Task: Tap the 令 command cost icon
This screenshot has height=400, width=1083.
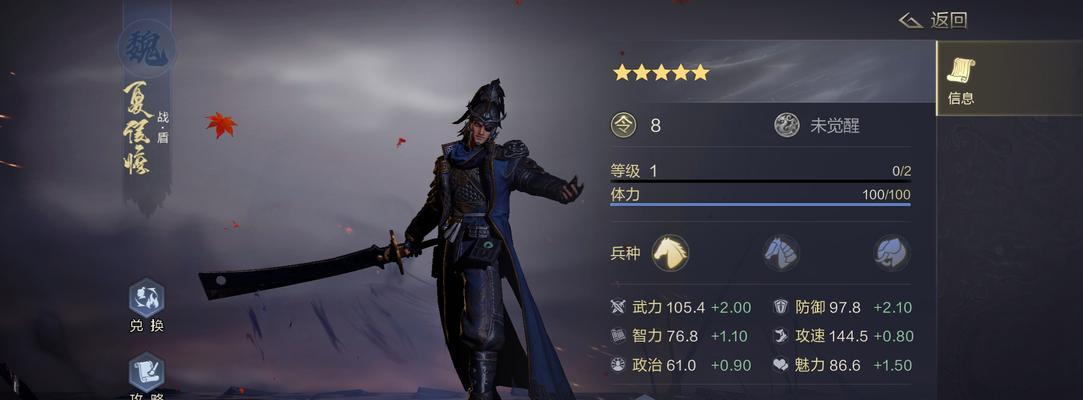Action: pos(624,125)
